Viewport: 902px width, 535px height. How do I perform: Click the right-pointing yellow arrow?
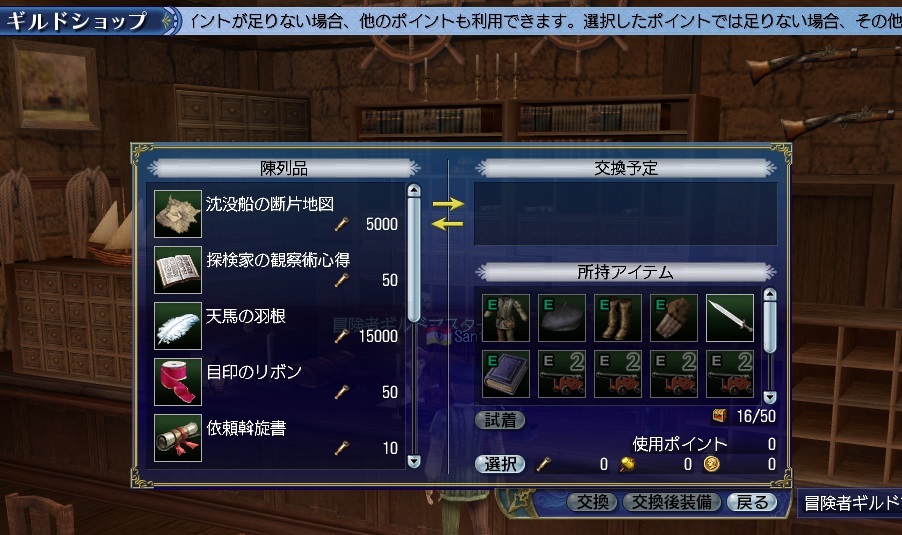click(448, 203)
